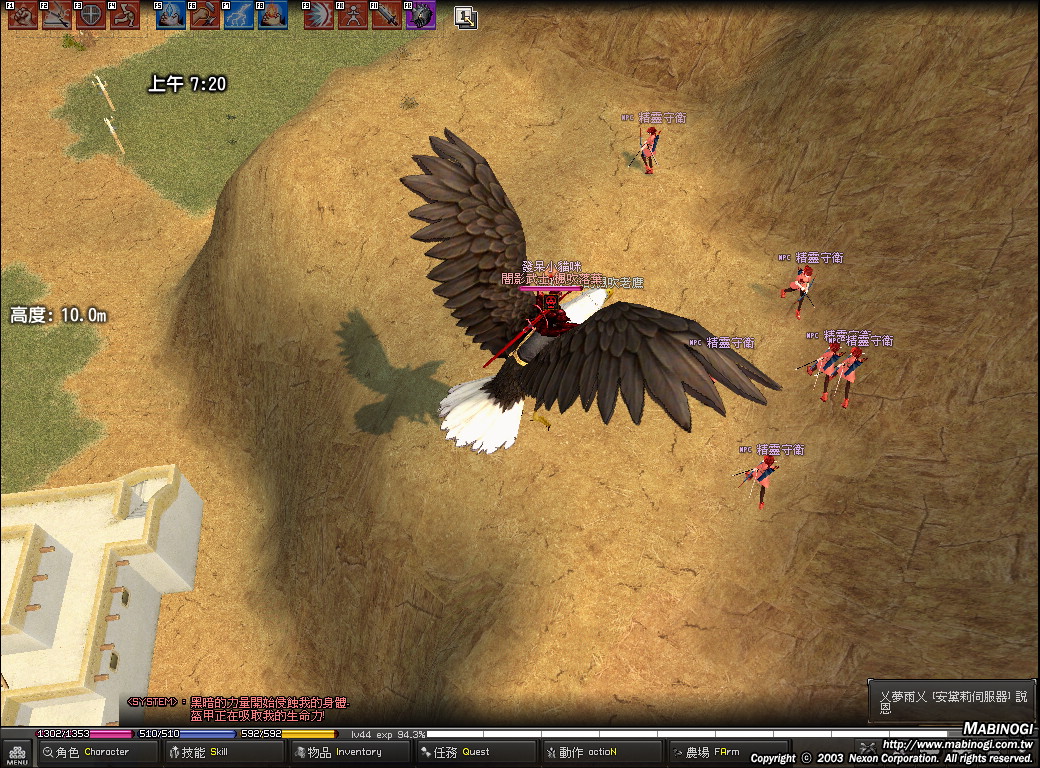
Task: Use the F10 standing figure skill
Action: pyautogui.click(x=353, y=15)
